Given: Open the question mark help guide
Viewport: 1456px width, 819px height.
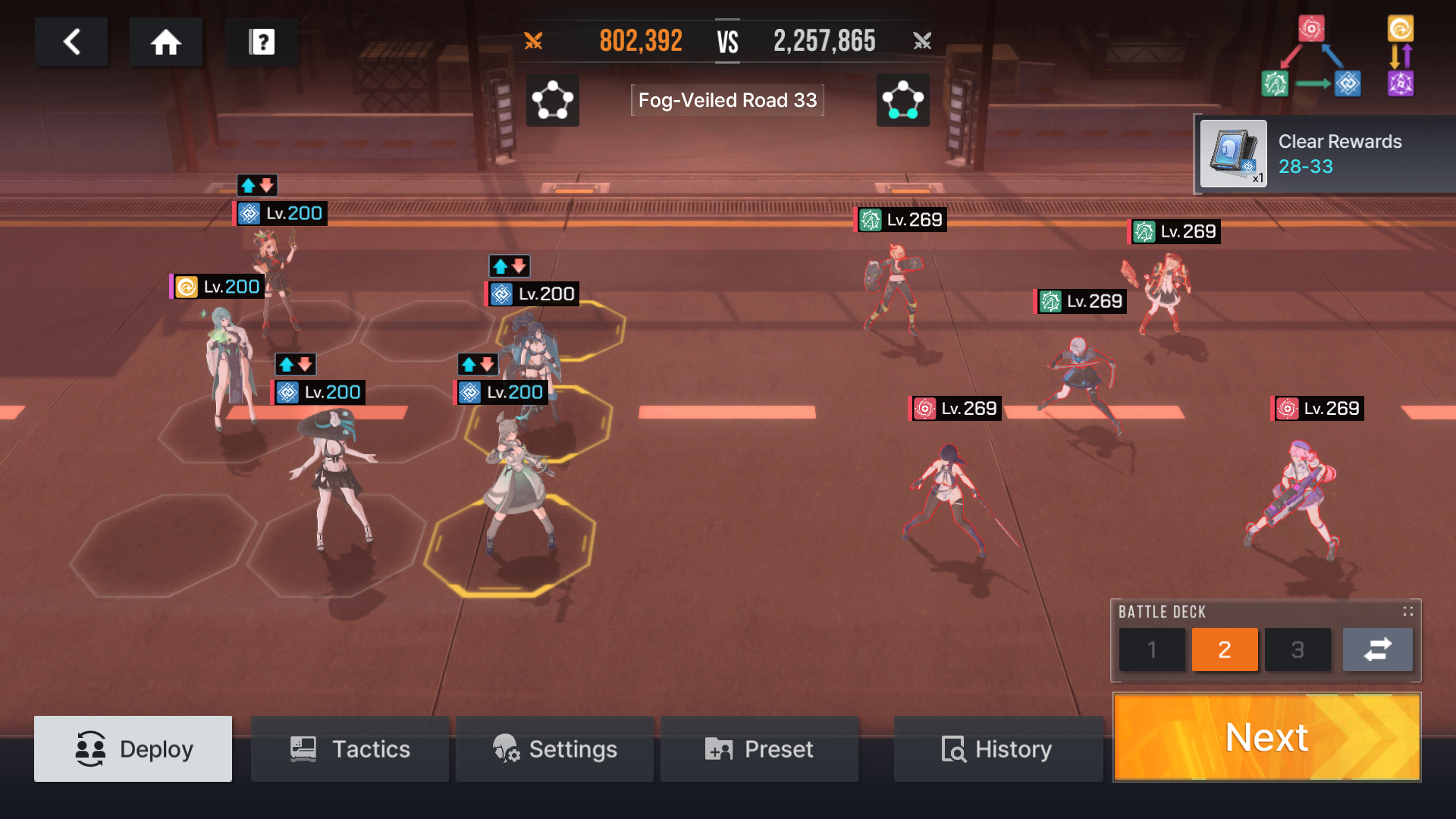Looking at the screenshot, I should click(x=262, y=42).
